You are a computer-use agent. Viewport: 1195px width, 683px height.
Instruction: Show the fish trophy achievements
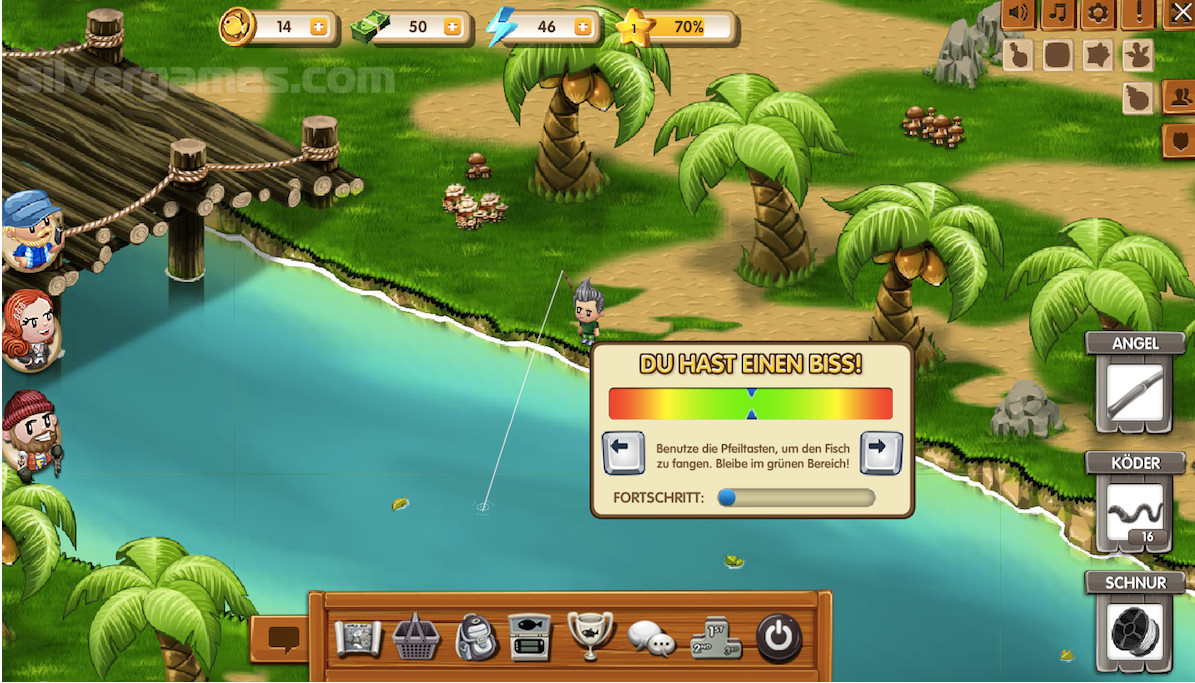point(590,635)
